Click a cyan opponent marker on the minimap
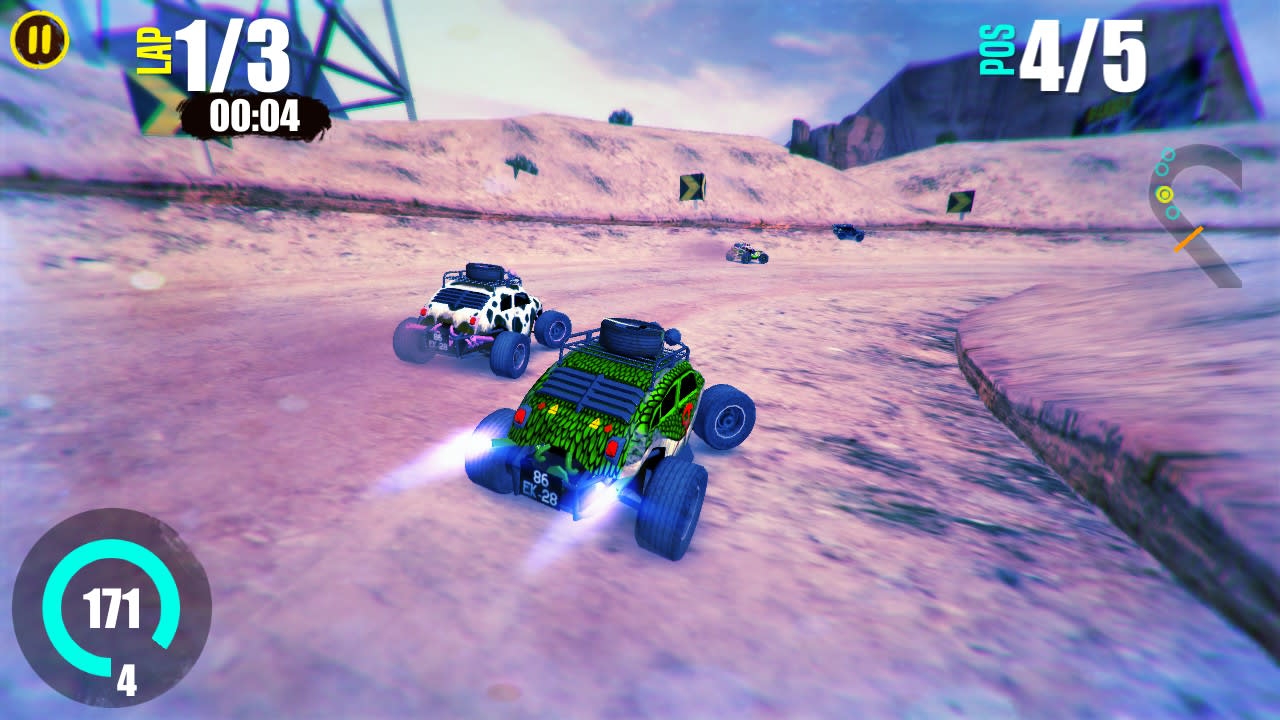1280x720 pixels. 1163,169
